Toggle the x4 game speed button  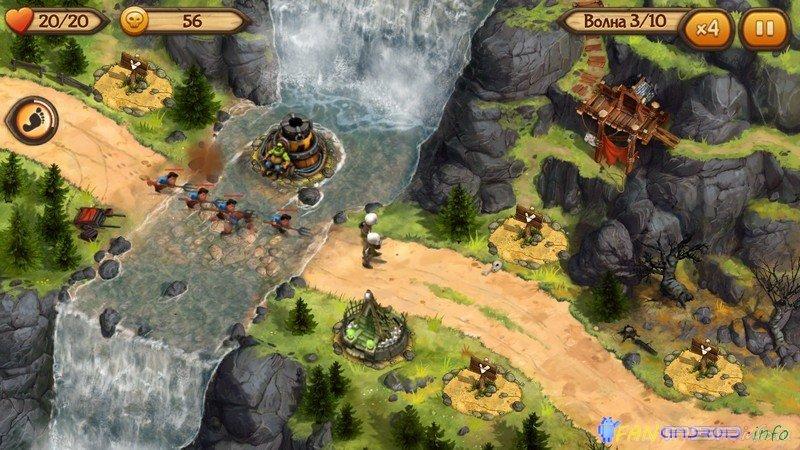[x=710, y=27]
